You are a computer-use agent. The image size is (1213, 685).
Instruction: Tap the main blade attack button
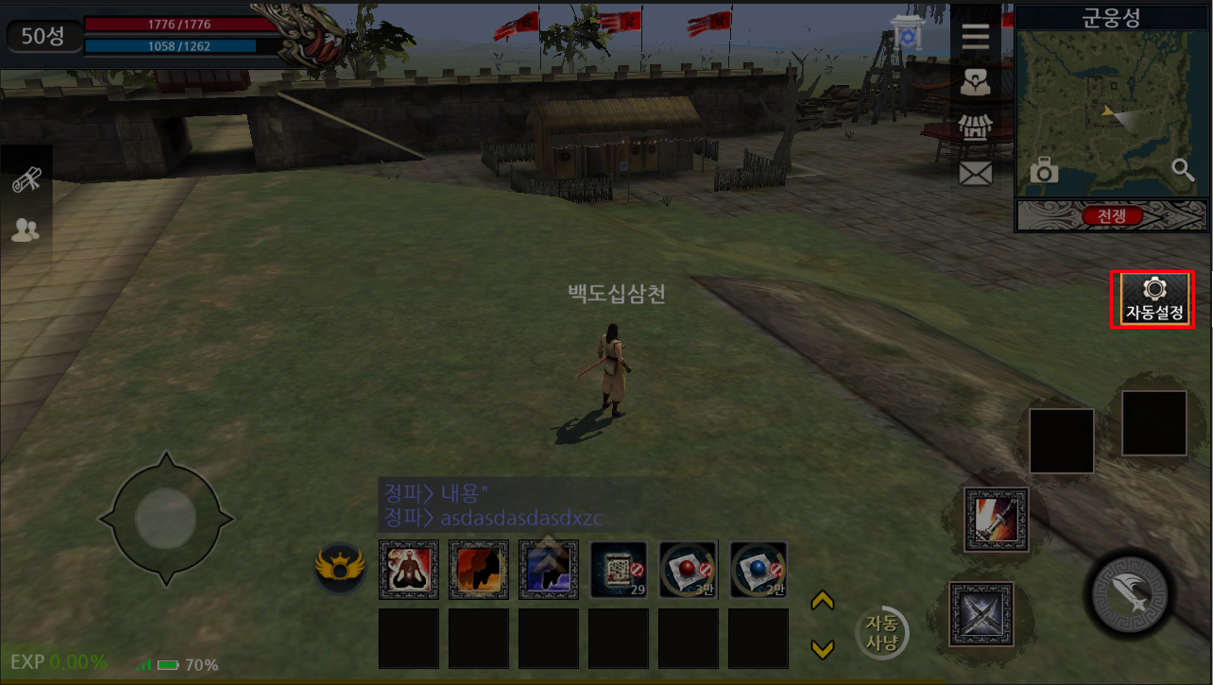tap(1129, 593)
